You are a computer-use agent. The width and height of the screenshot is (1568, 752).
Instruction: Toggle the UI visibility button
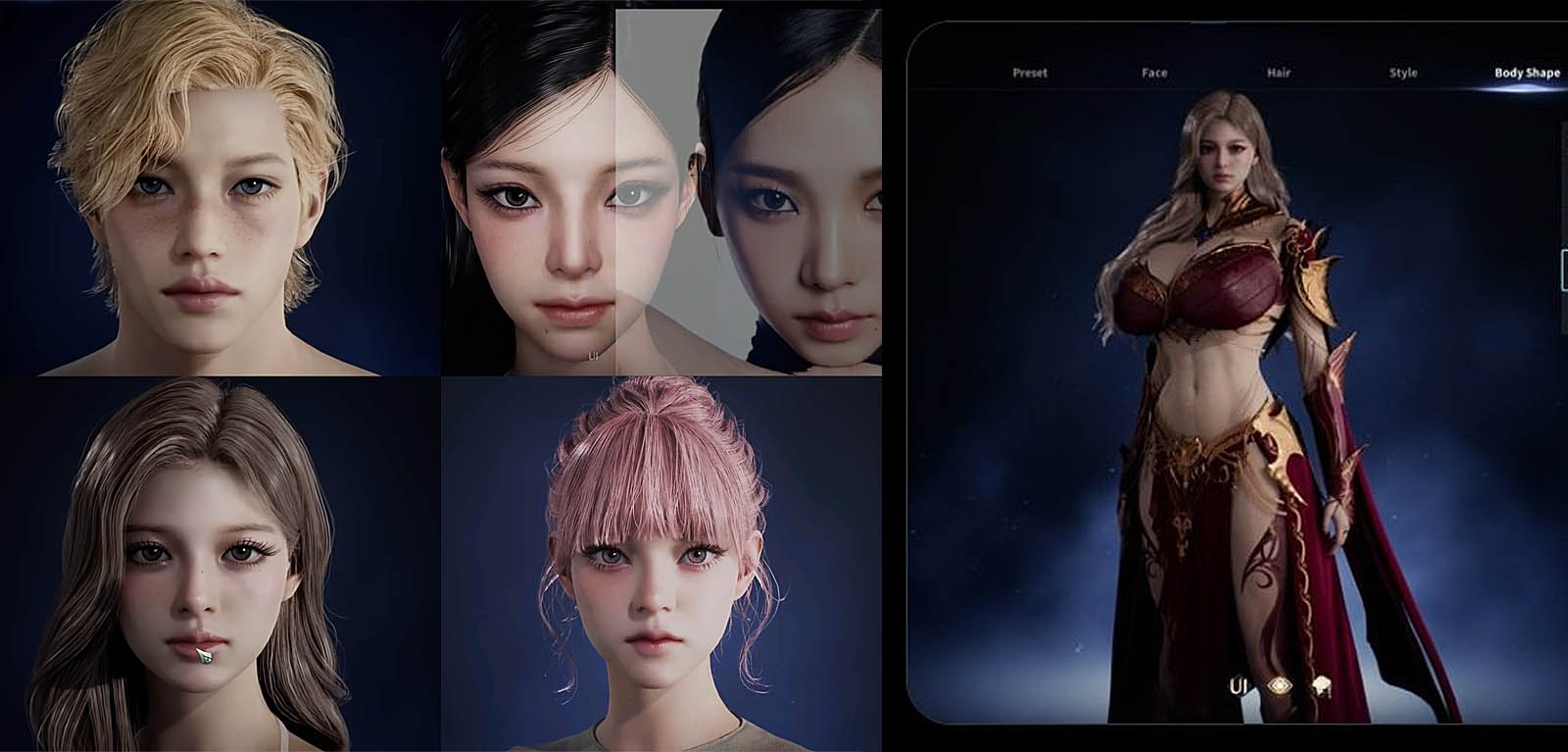coord(1239,686)
